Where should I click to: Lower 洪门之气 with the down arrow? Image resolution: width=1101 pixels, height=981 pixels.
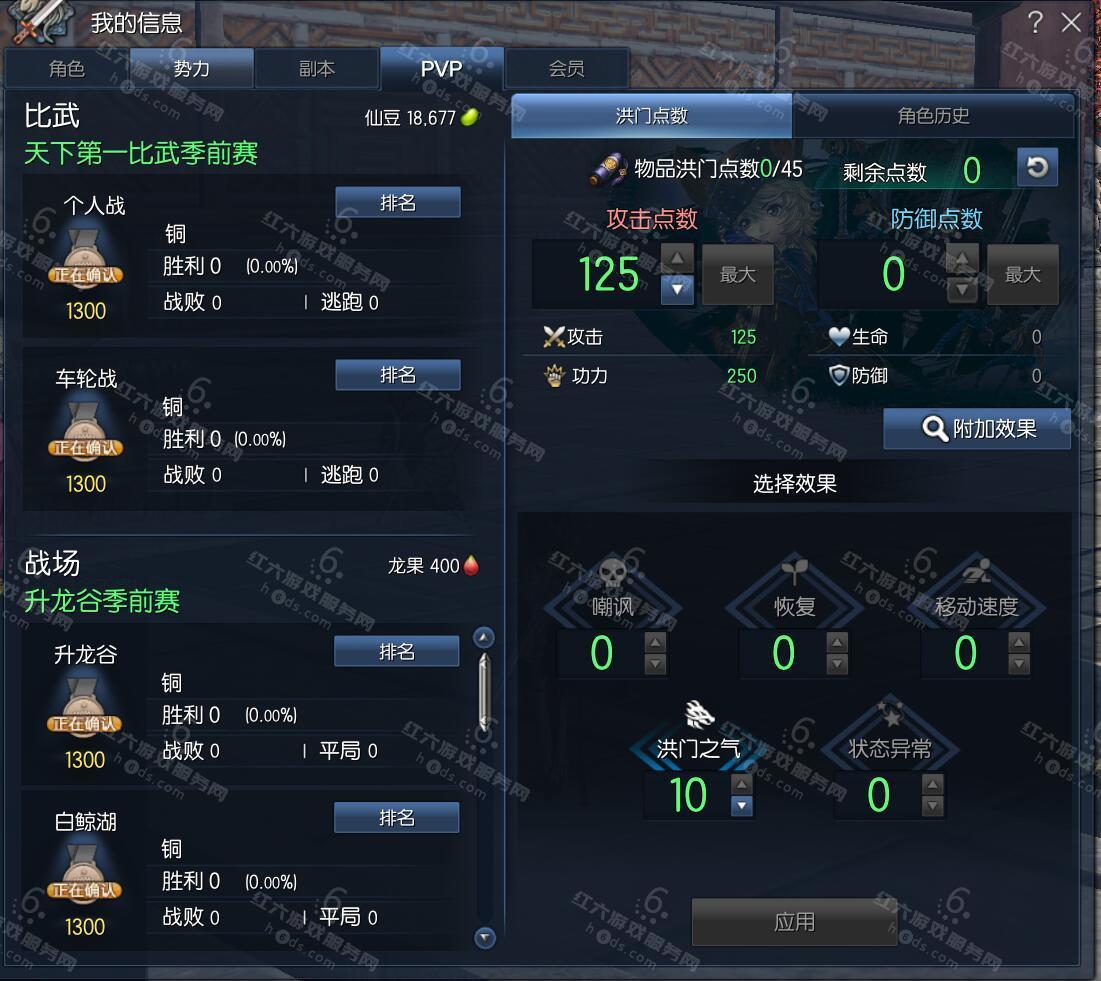coord(741,806)
